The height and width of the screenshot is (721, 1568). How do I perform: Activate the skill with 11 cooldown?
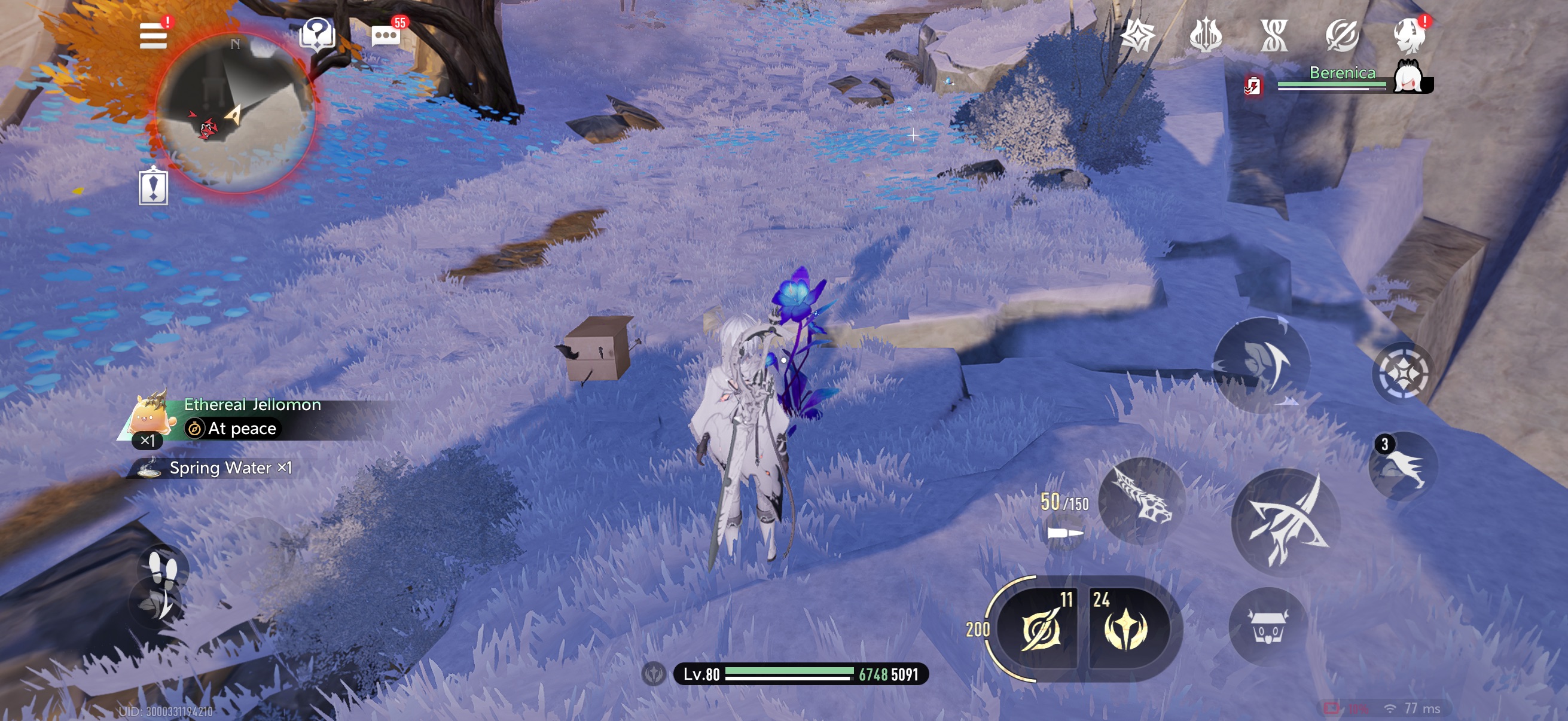click(1041, 628)
